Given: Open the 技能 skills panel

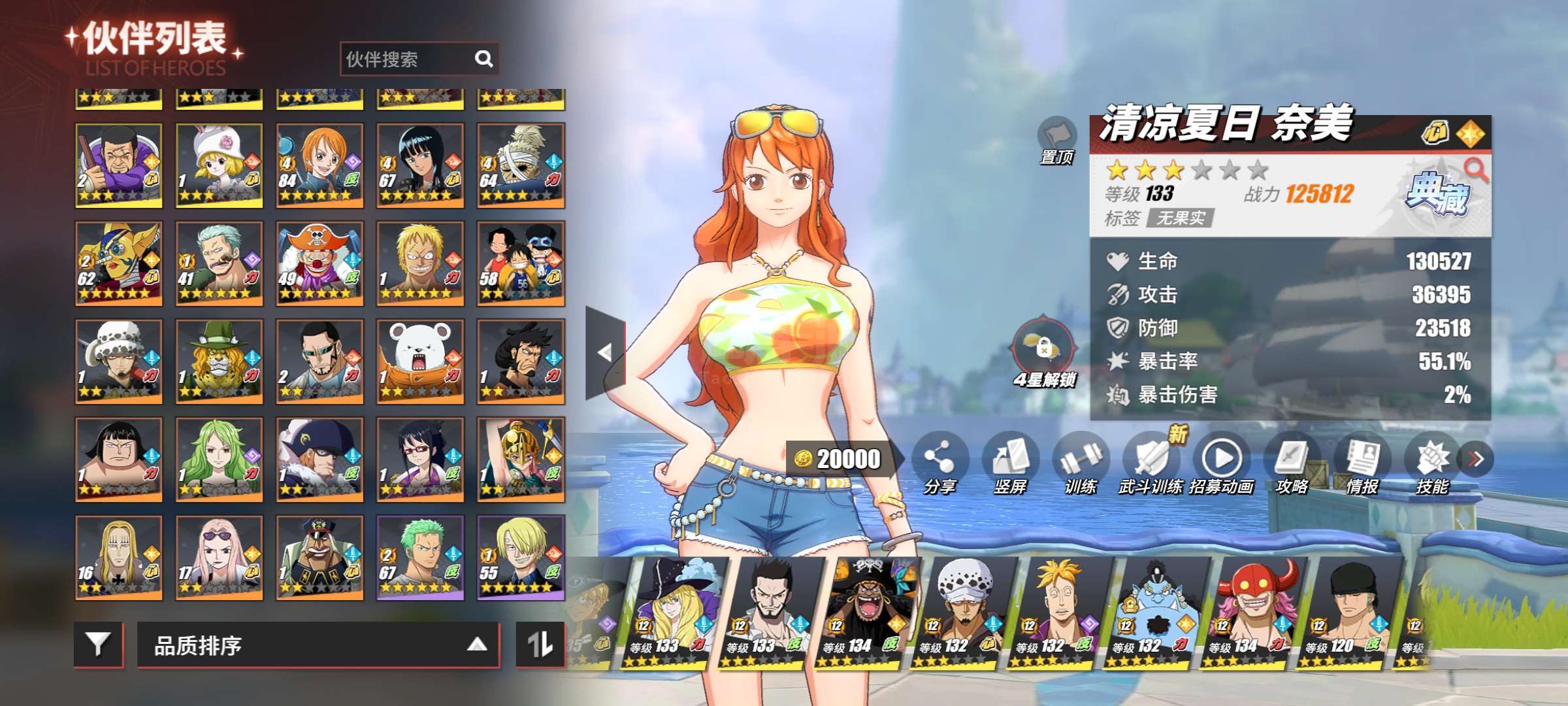Looking at the screenshot, I should pos(1432,461).
